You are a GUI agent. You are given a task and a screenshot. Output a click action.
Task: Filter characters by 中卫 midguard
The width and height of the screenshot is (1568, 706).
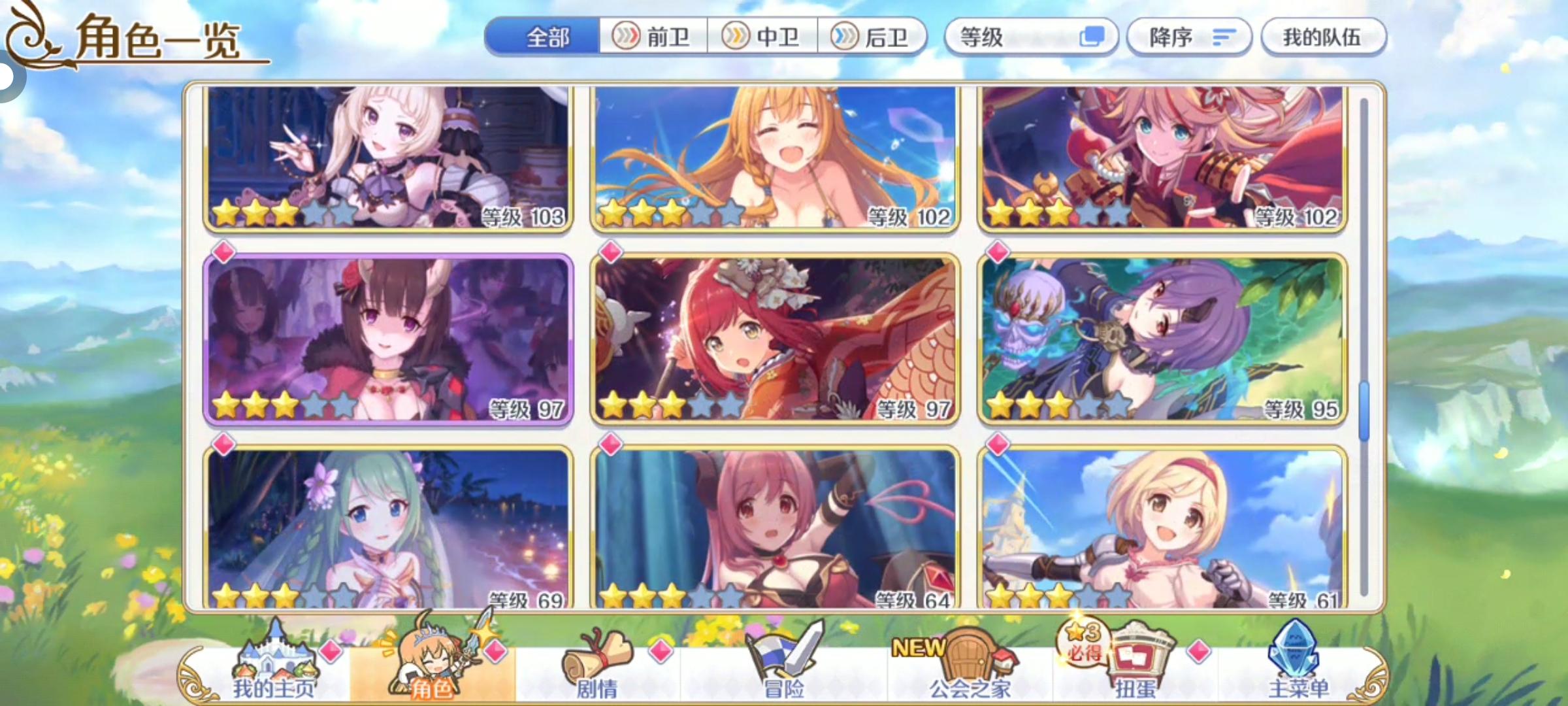click(760, 37)
